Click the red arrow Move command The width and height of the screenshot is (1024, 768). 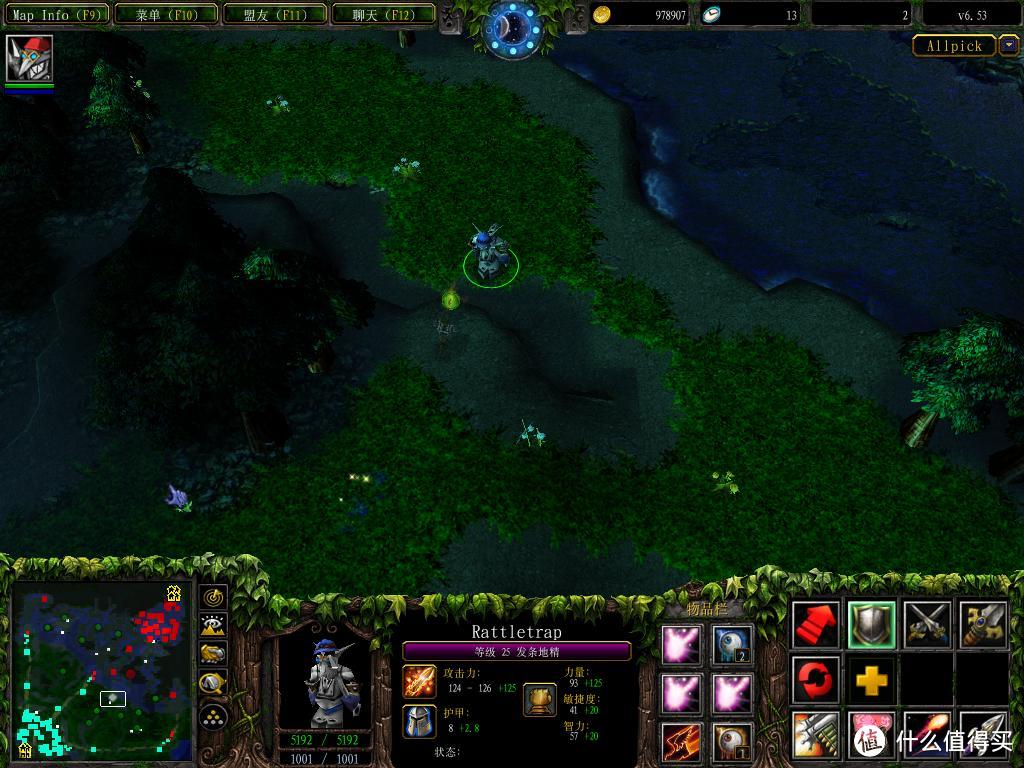coord(816,625)
